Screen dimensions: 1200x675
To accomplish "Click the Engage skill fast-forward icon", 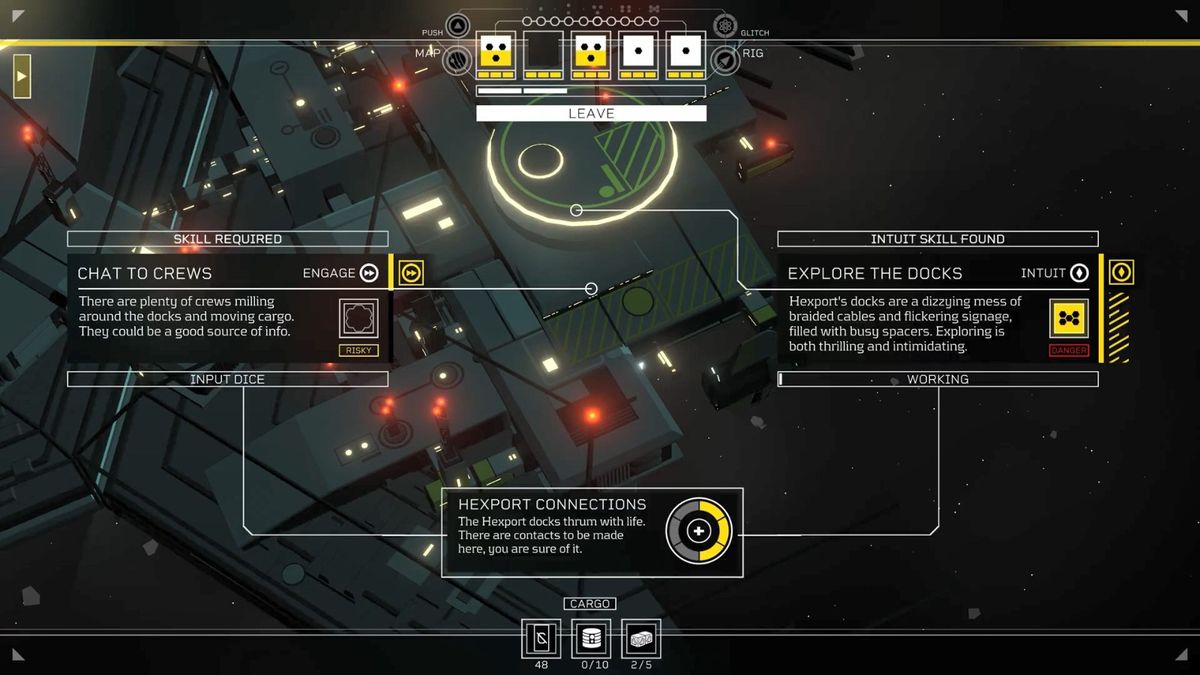I will coord(369,273).
